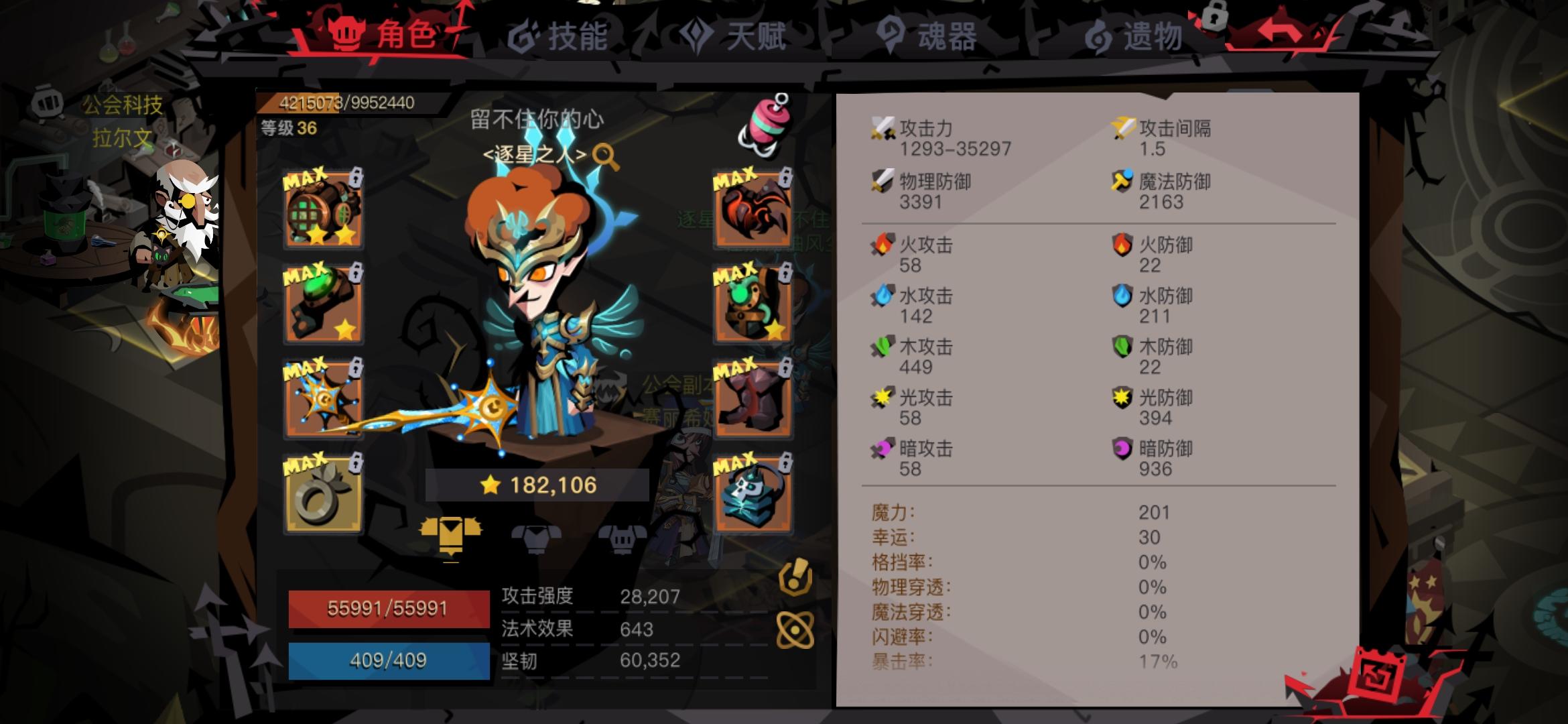Inspect the golden star weapon equipment slot
This screenshot has height=724, width=1568.
324,396
